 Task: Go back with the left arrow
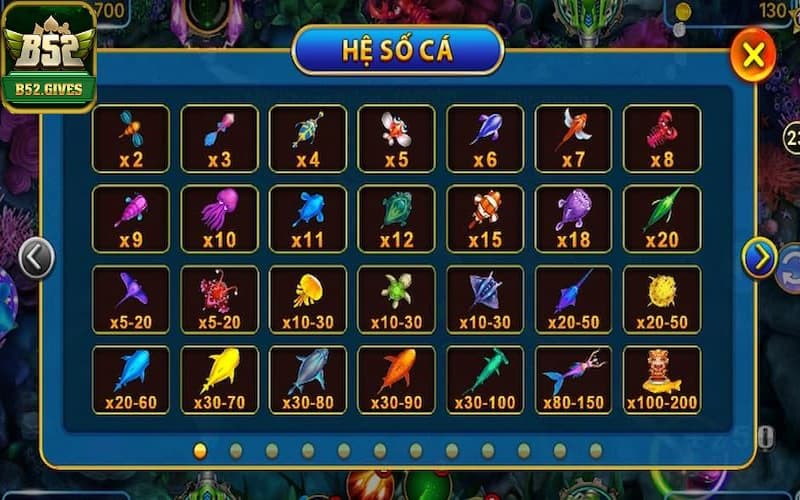tap(36, 258)
